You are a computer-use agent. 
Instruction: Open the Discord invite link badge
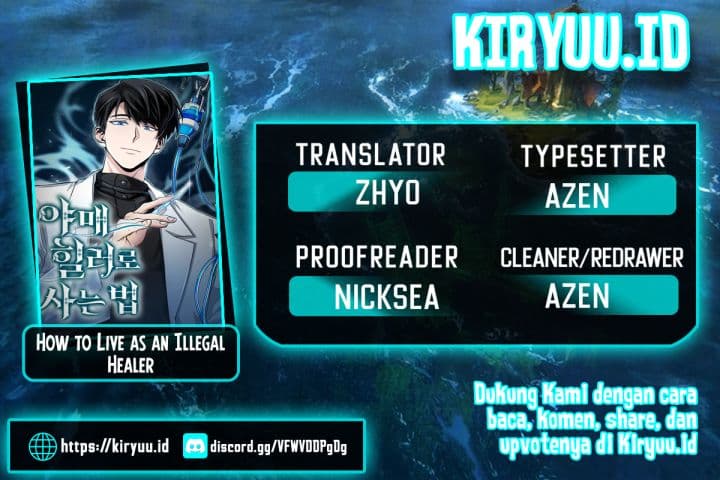[276, 443]
